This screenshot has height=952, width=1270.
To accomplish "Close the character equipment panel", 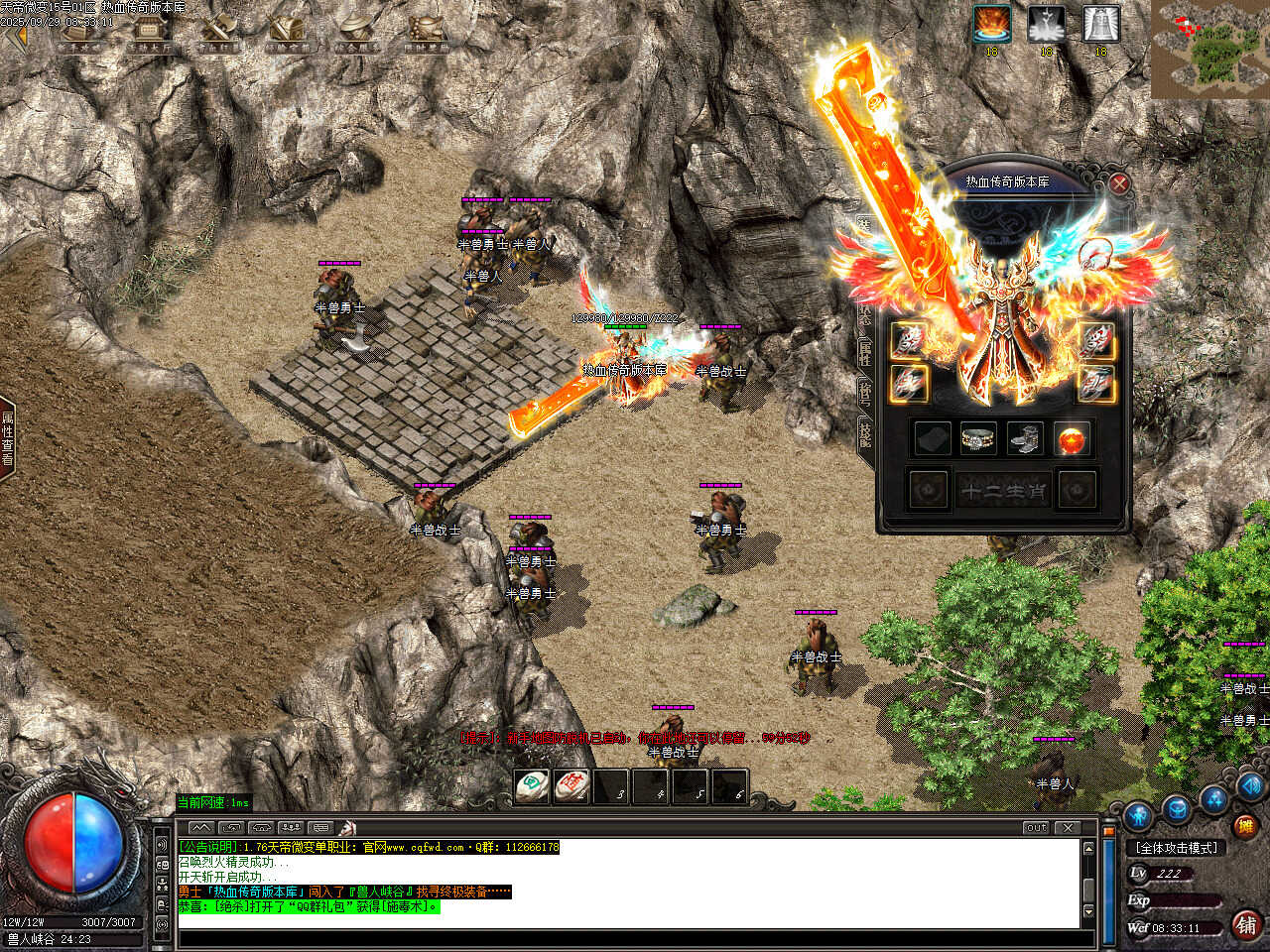I will point(1119,183).
